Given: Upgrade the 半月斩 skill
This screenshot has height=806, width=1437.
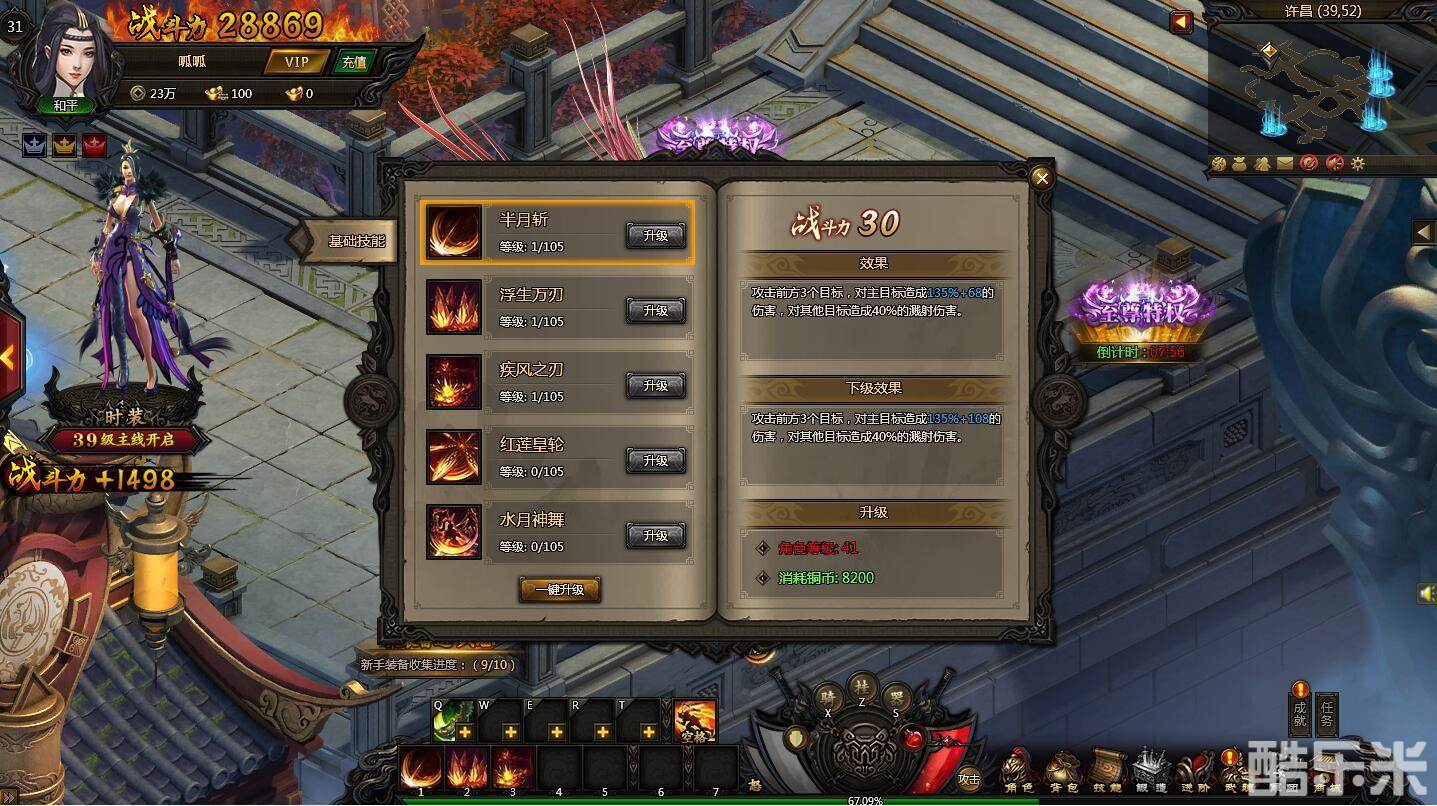Looking at the screenshot, I should tap(655, 235).
